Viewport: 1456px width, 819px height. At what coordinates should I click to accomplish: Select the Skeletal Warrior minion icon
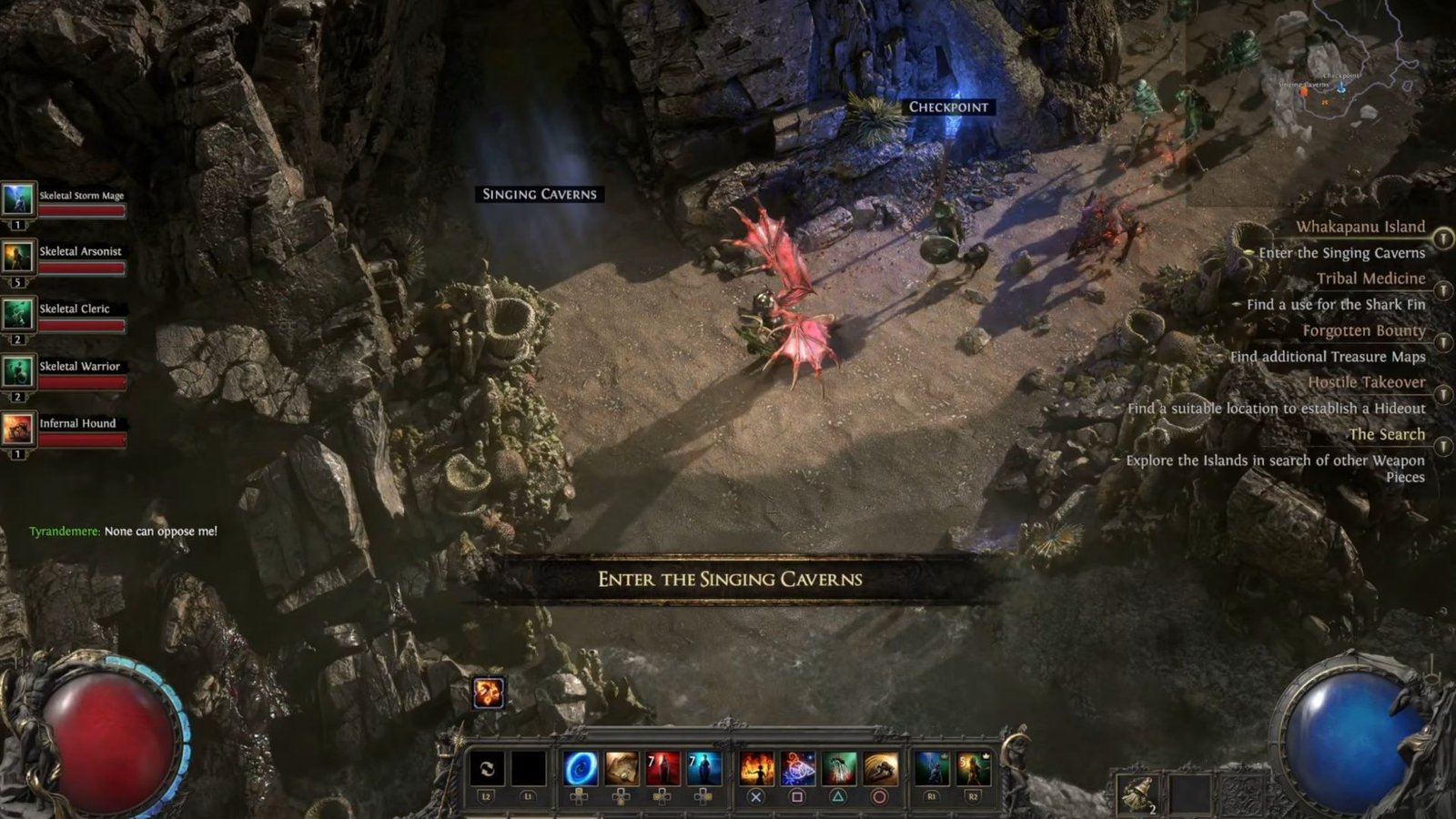[x=17, y=370]
